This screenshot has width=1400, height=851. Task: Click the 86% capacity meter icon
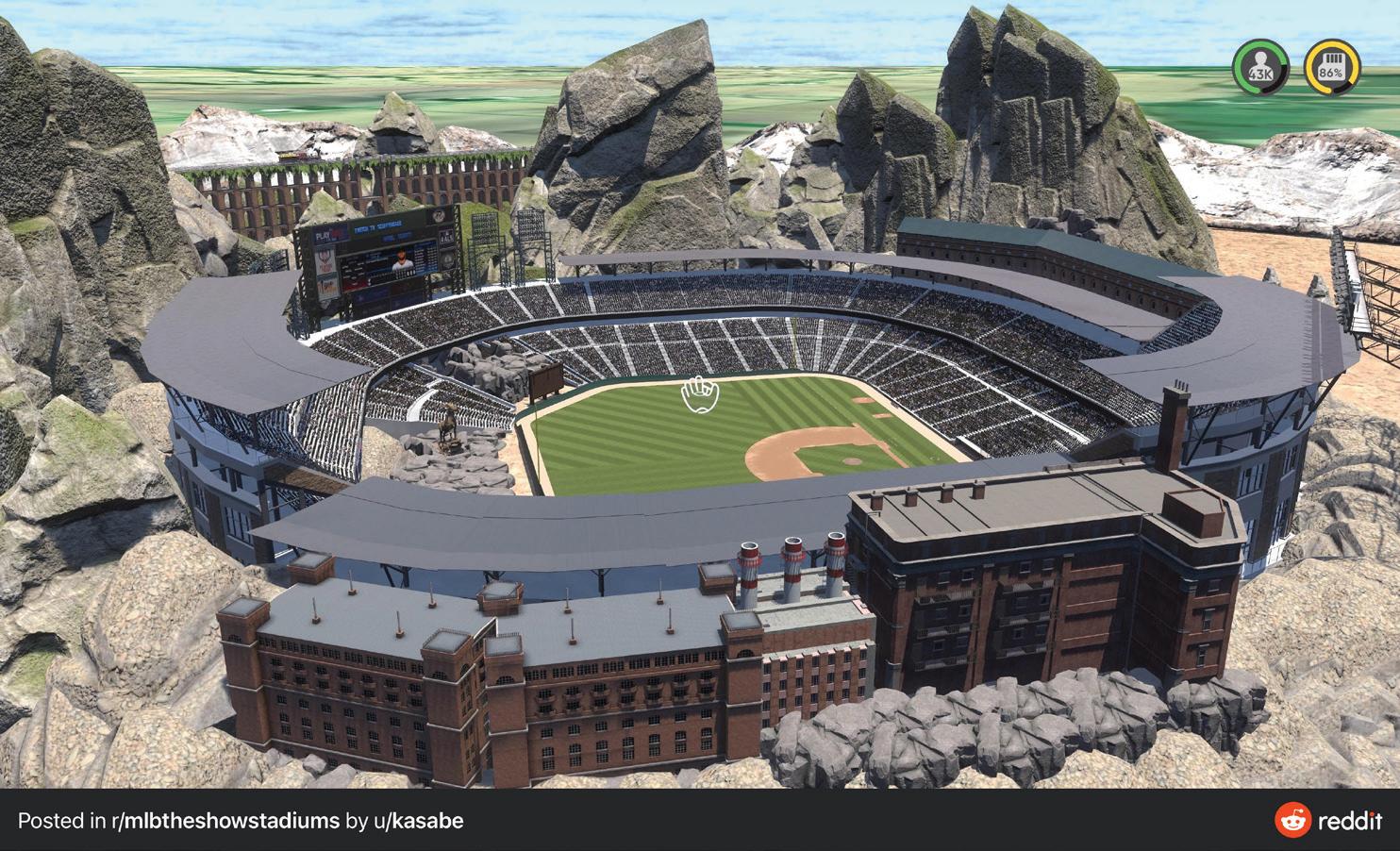pos(1333,66)
